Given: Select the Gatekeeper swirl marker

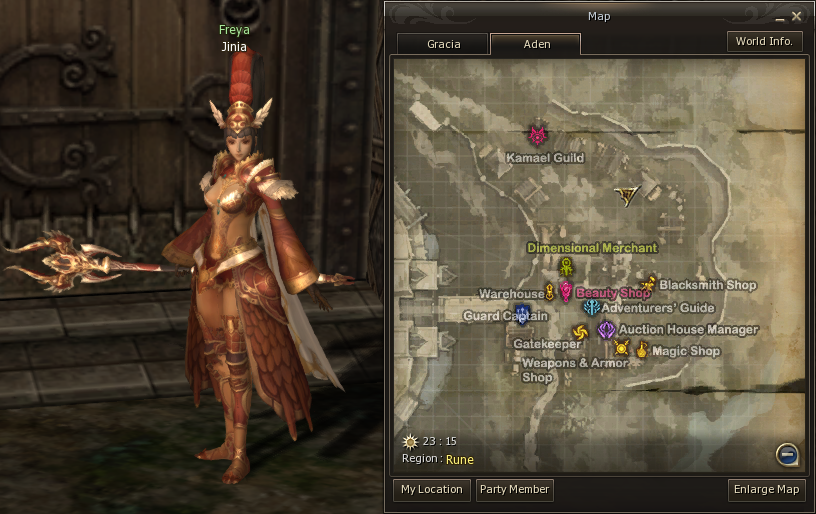Looking at the screenshot, I should [579, 333].
